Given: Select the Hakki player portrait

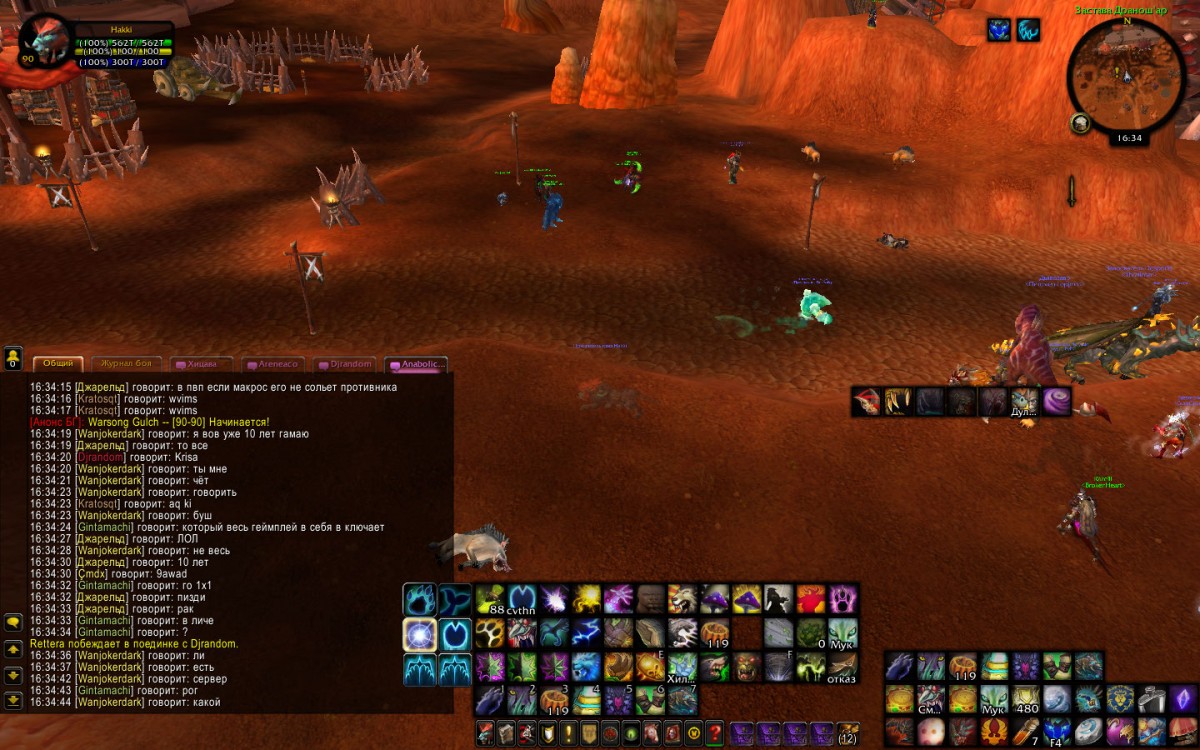Looking at the screenshot, I should point(46,43).
